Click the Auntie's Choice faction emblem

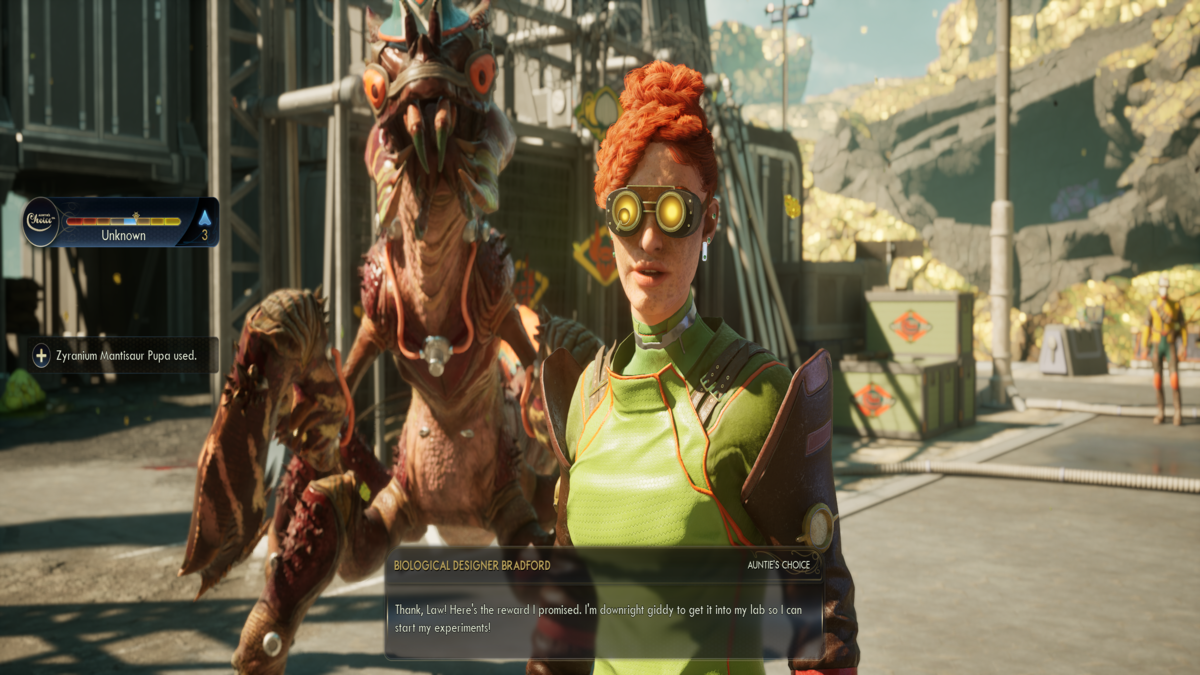[x=42, y=220]
